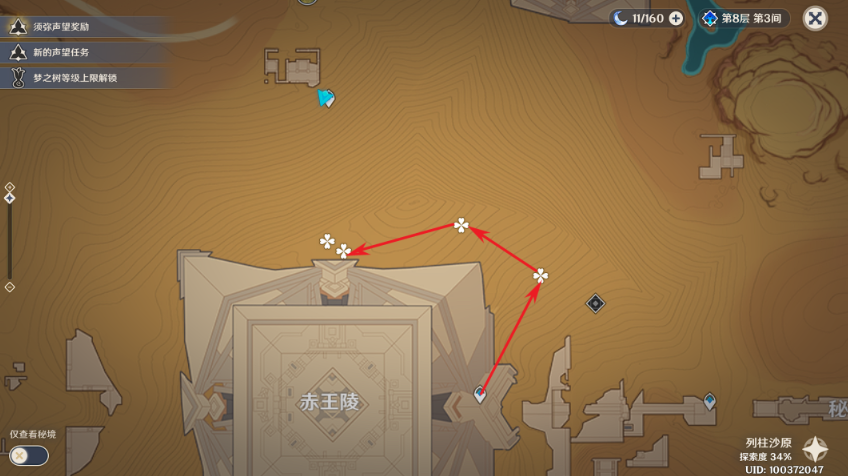This screenshot has height=476, width=848.
Task: Click the blue marker below the northern ruin
Action: (x=325, y=98)
